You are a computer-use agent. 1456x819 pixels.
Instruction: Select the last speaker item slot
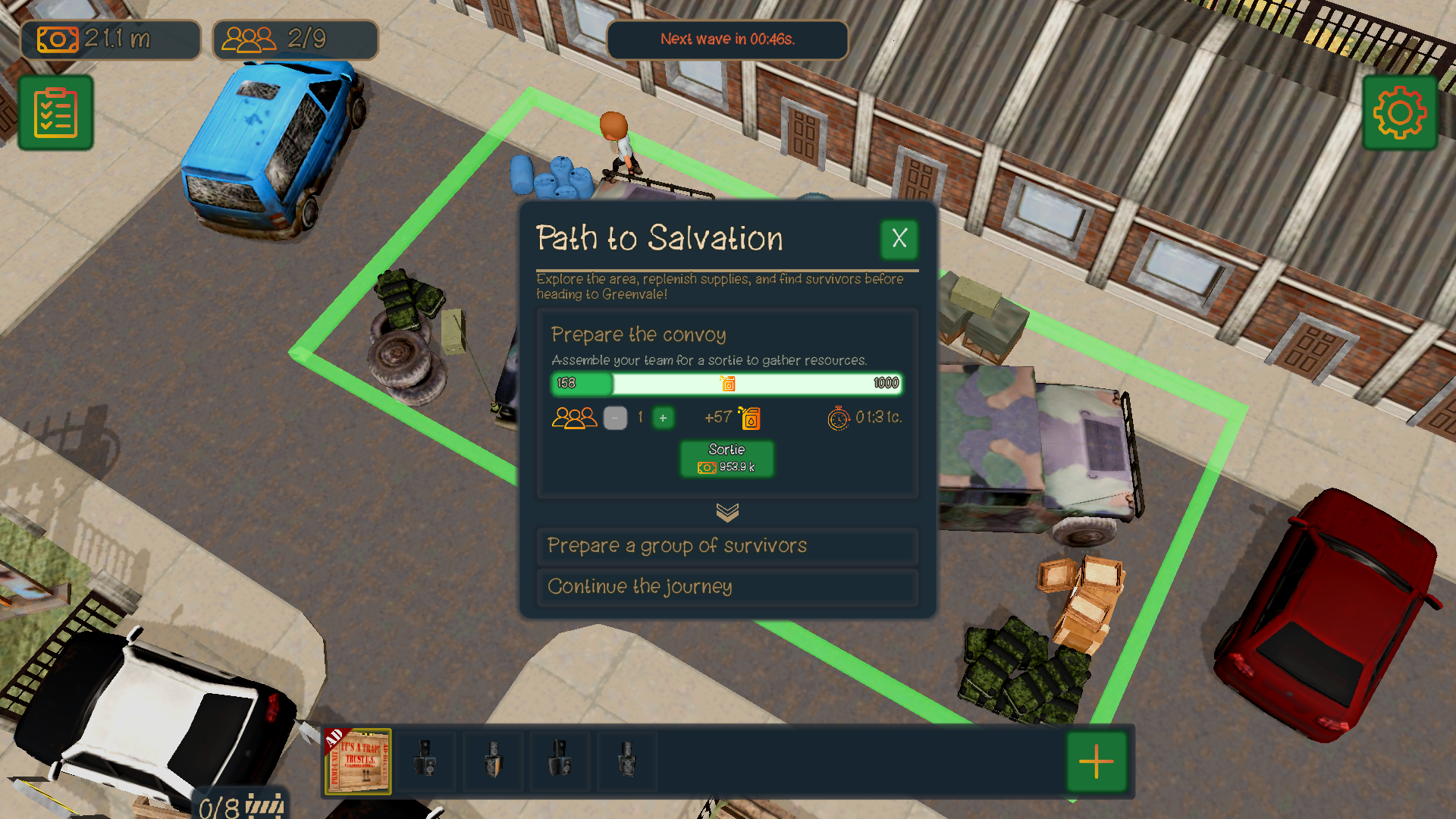pyautogui.click(x=627, y=761)
